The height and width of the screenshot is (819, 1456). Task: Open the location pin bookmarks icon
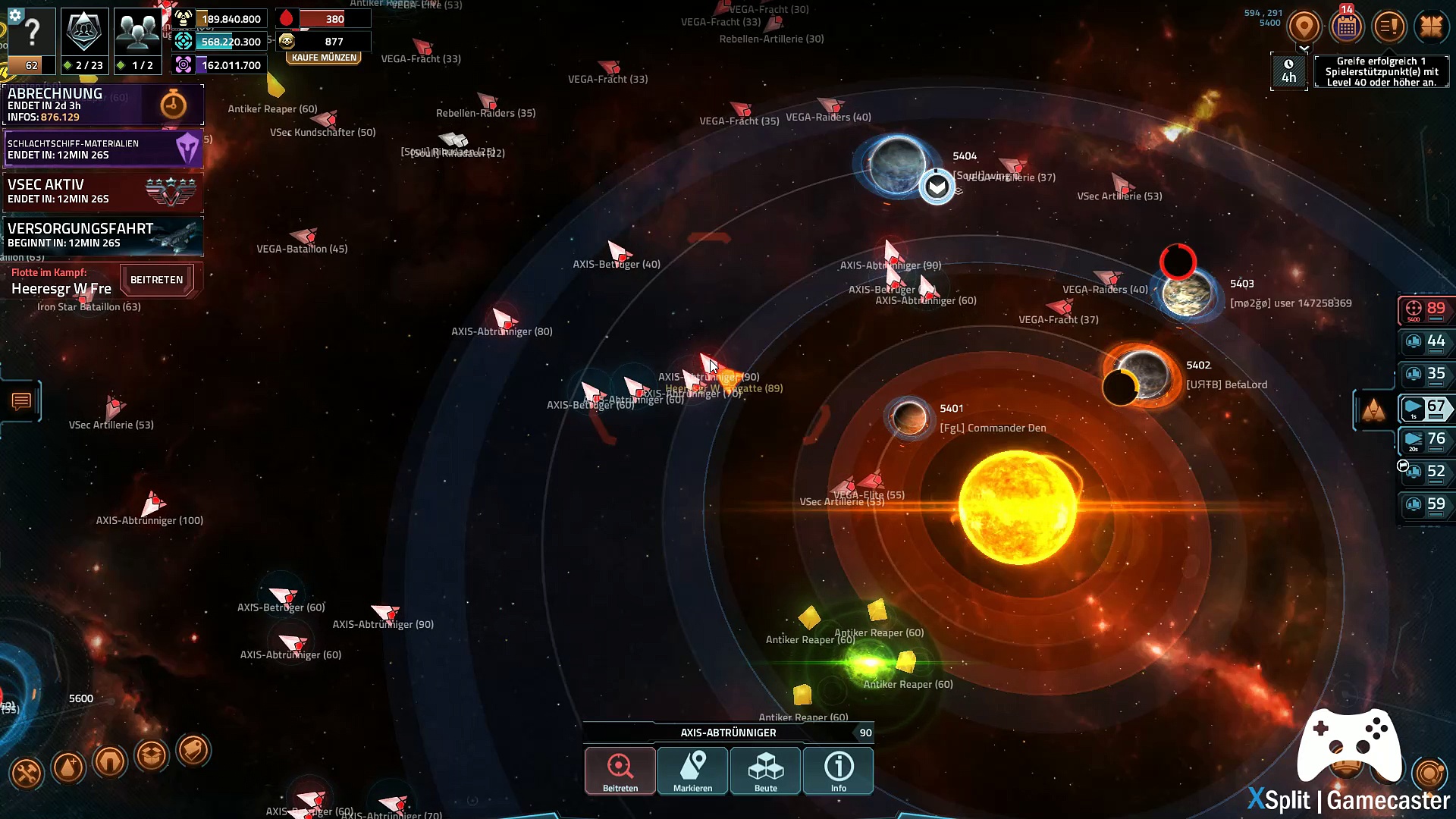pos(1304,27)
